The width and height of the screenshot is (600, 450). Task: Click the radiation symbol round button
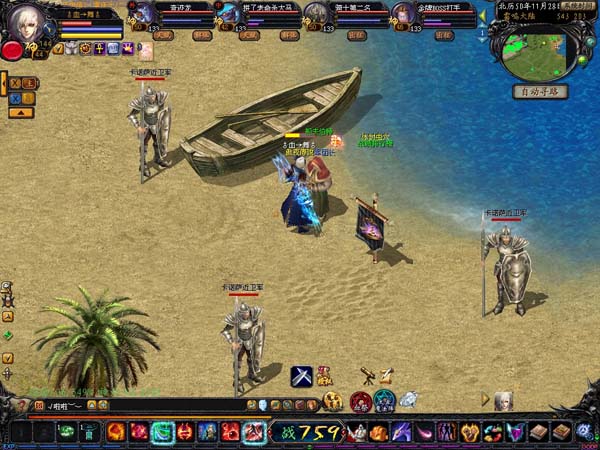point(333,401)
